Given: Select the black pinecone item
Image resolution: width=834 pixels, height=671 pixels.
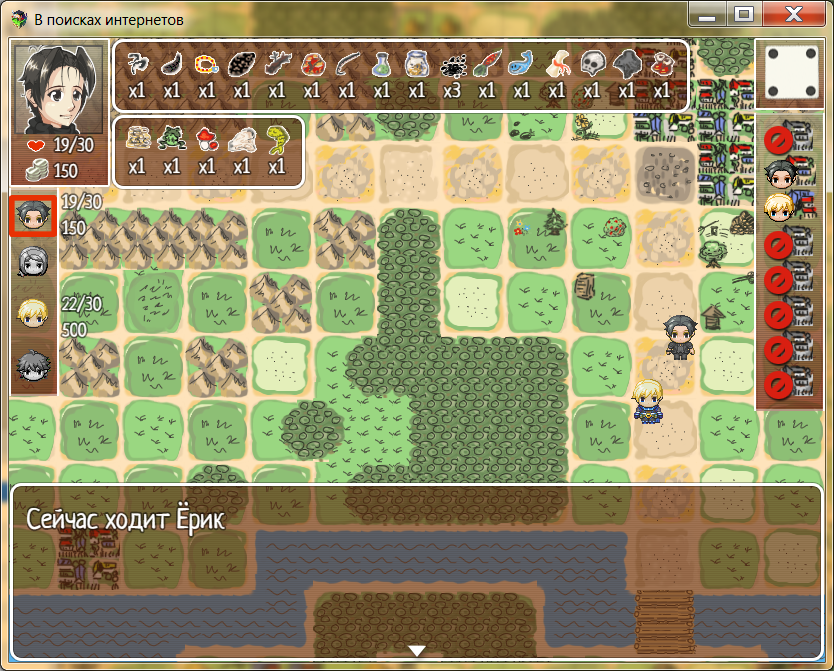Looking at the screenshot, I should (x=241, y=66).
